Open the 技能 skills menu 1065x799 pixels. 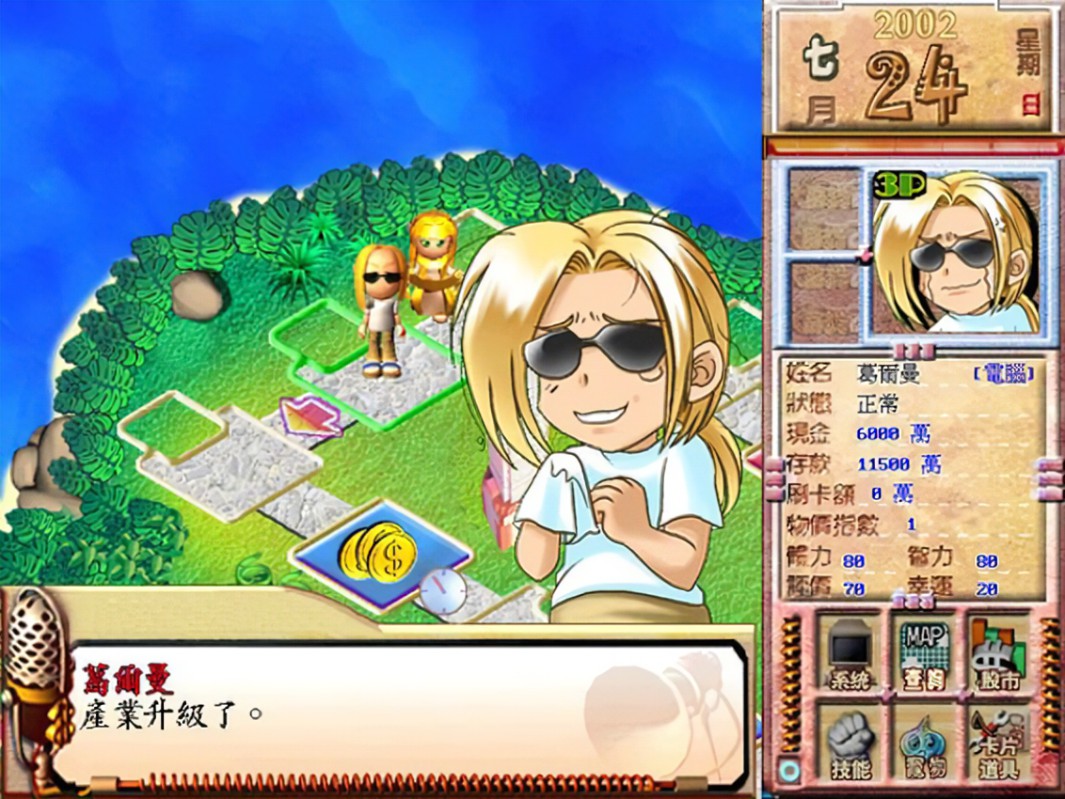click(x=850, y=742)
